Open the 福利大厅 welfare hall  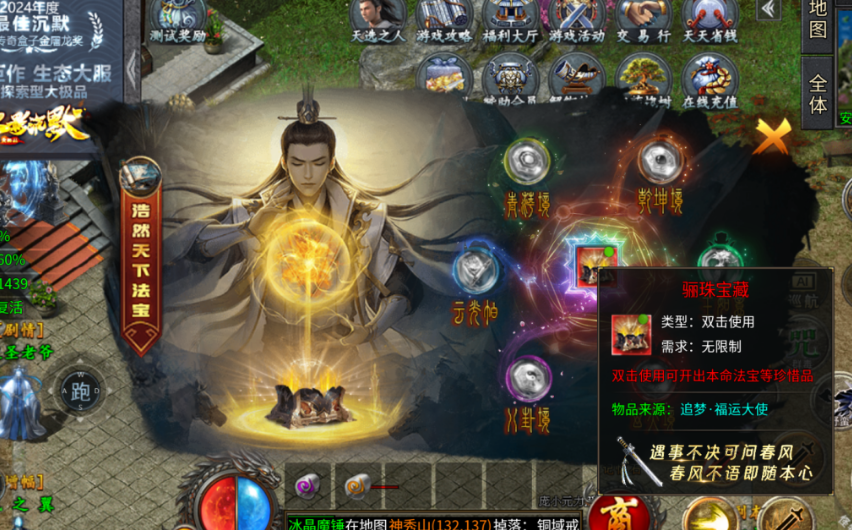tap(510, 18)
